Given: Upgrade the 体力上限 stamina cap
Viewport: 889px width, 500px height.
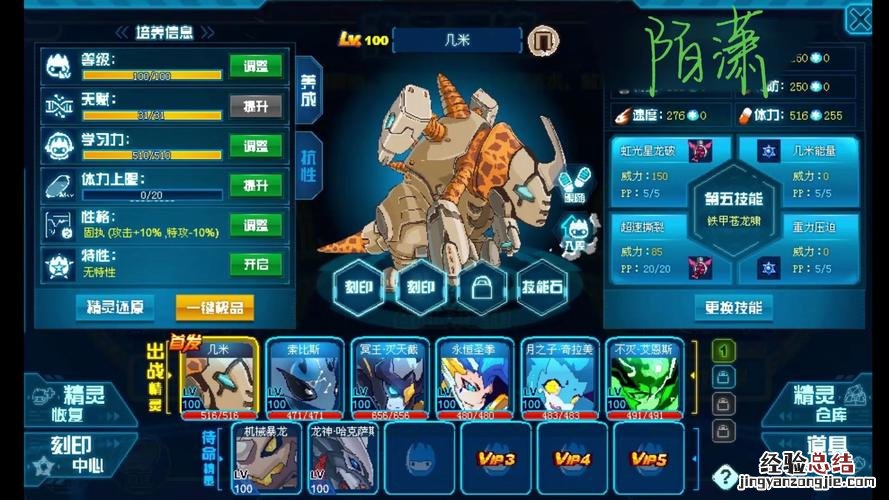Looking at the screenshot, I should tap(256, 185).
